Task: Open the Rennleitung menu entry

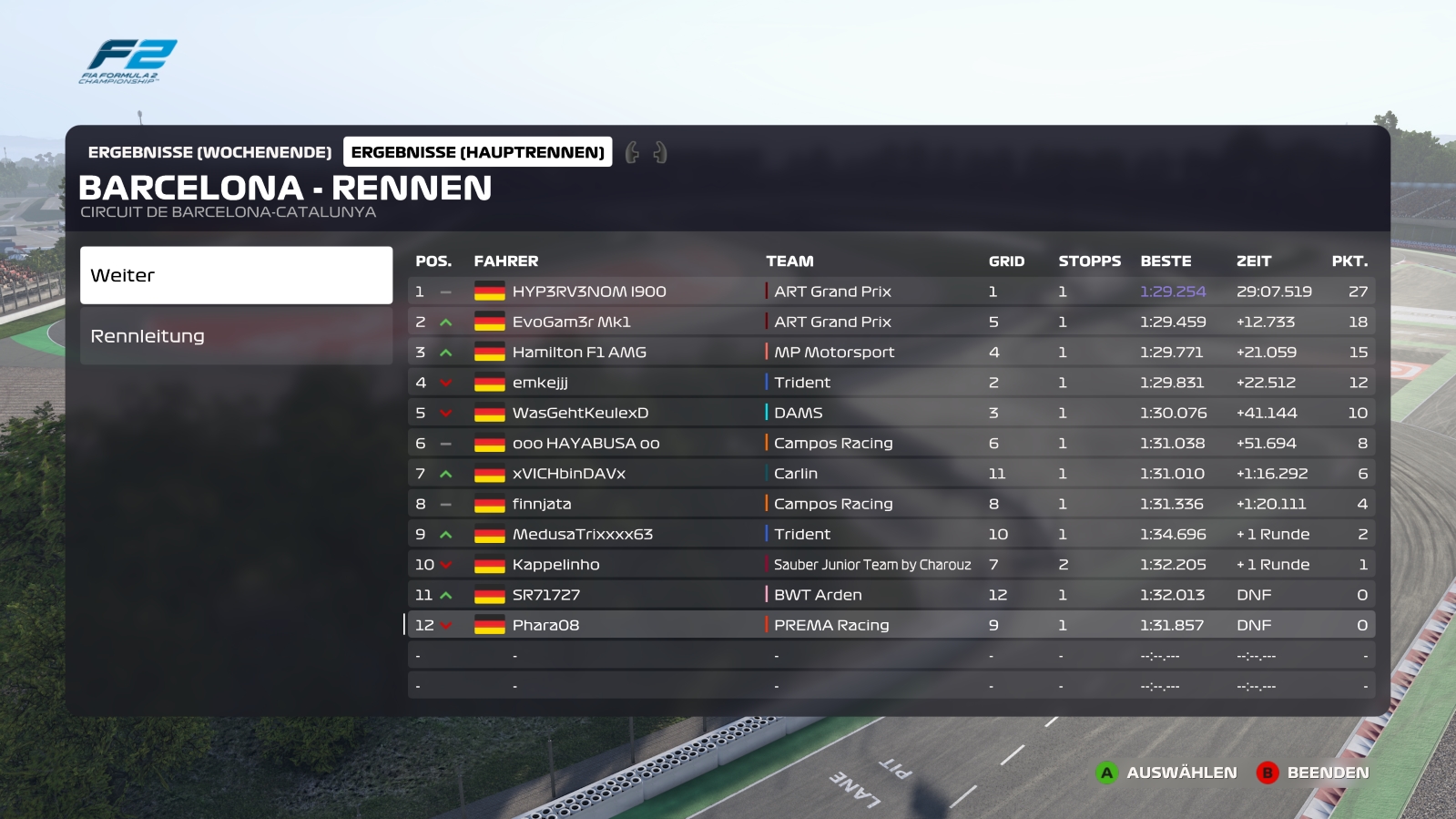Action: point(236,336)
